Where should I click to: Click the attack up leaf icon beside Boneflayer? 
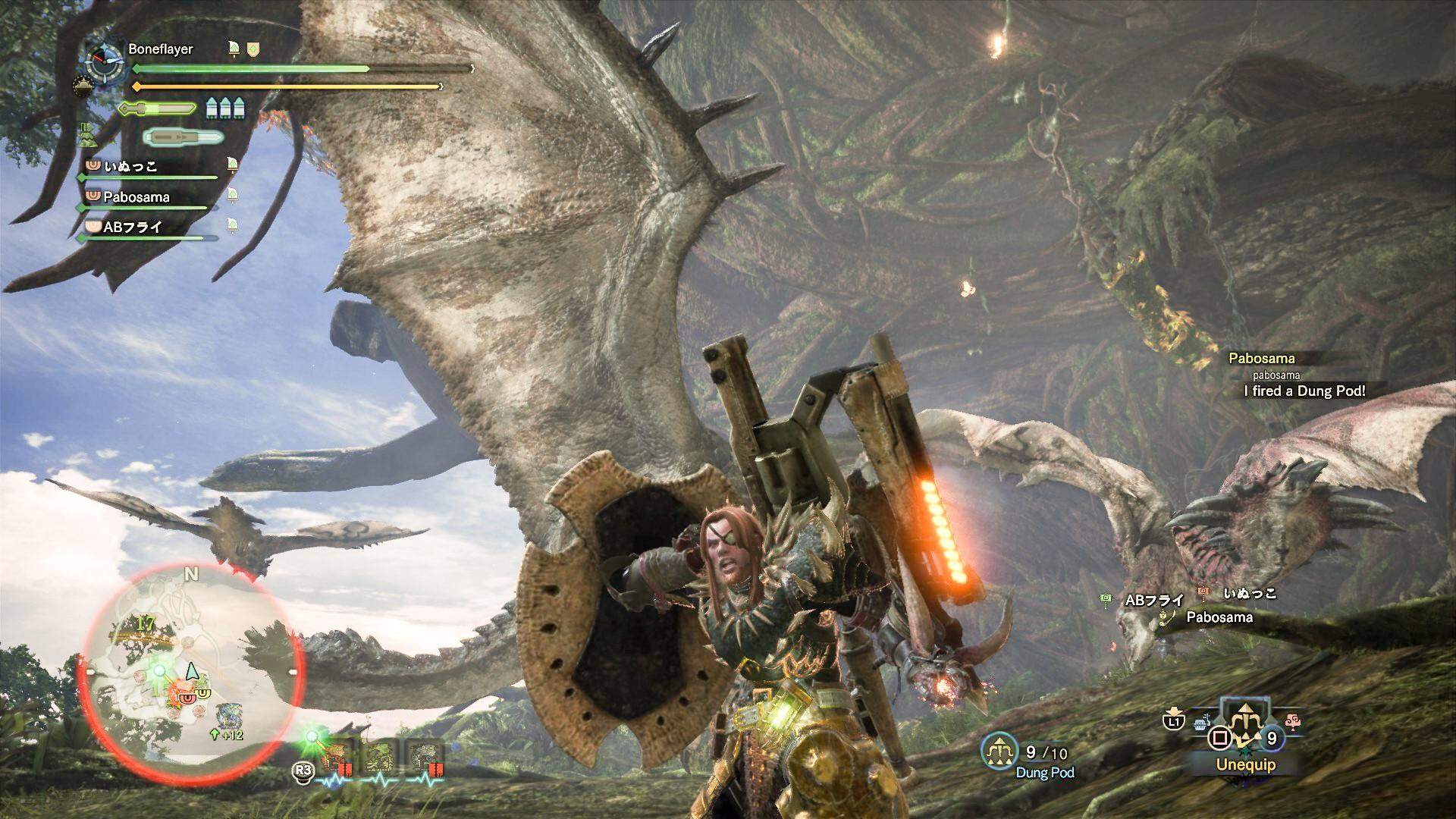click(234, 49)
